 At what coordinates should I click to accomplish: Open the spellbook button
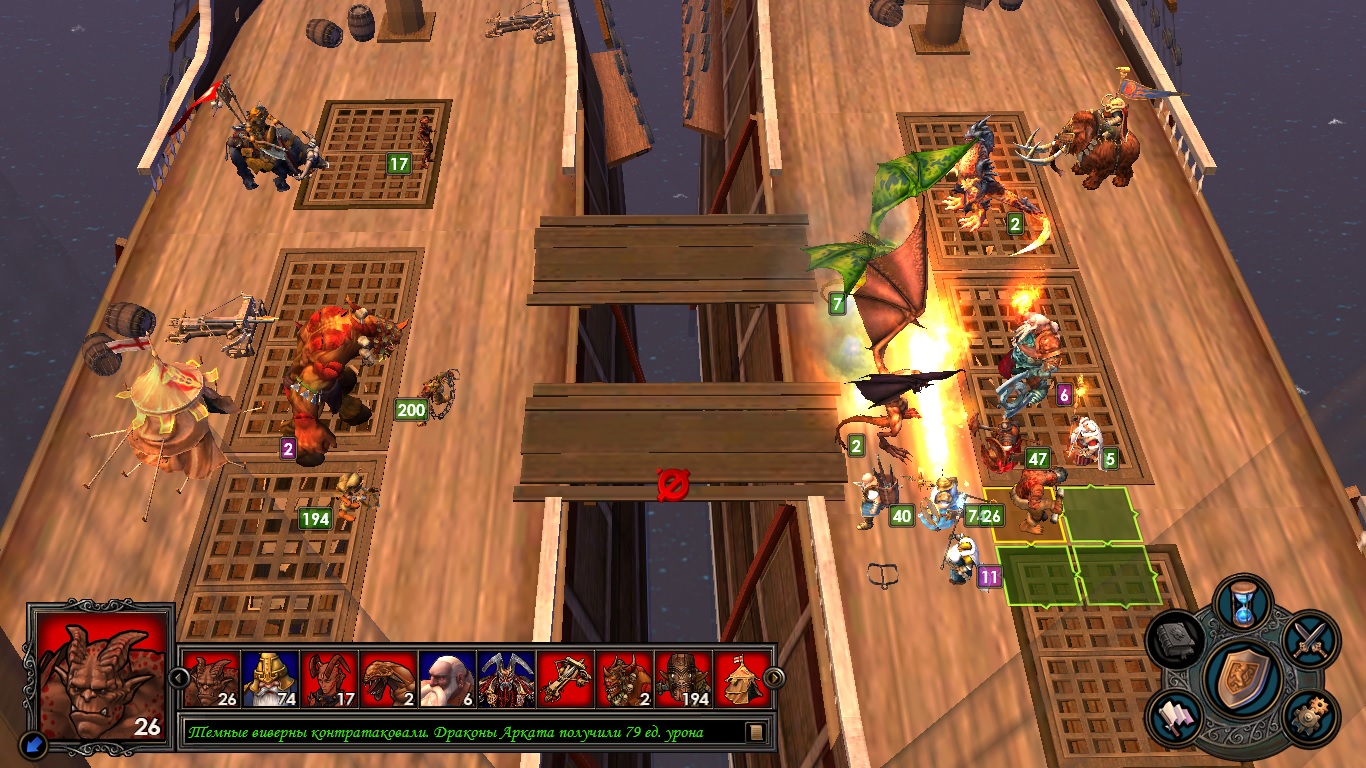[1176, 639]
